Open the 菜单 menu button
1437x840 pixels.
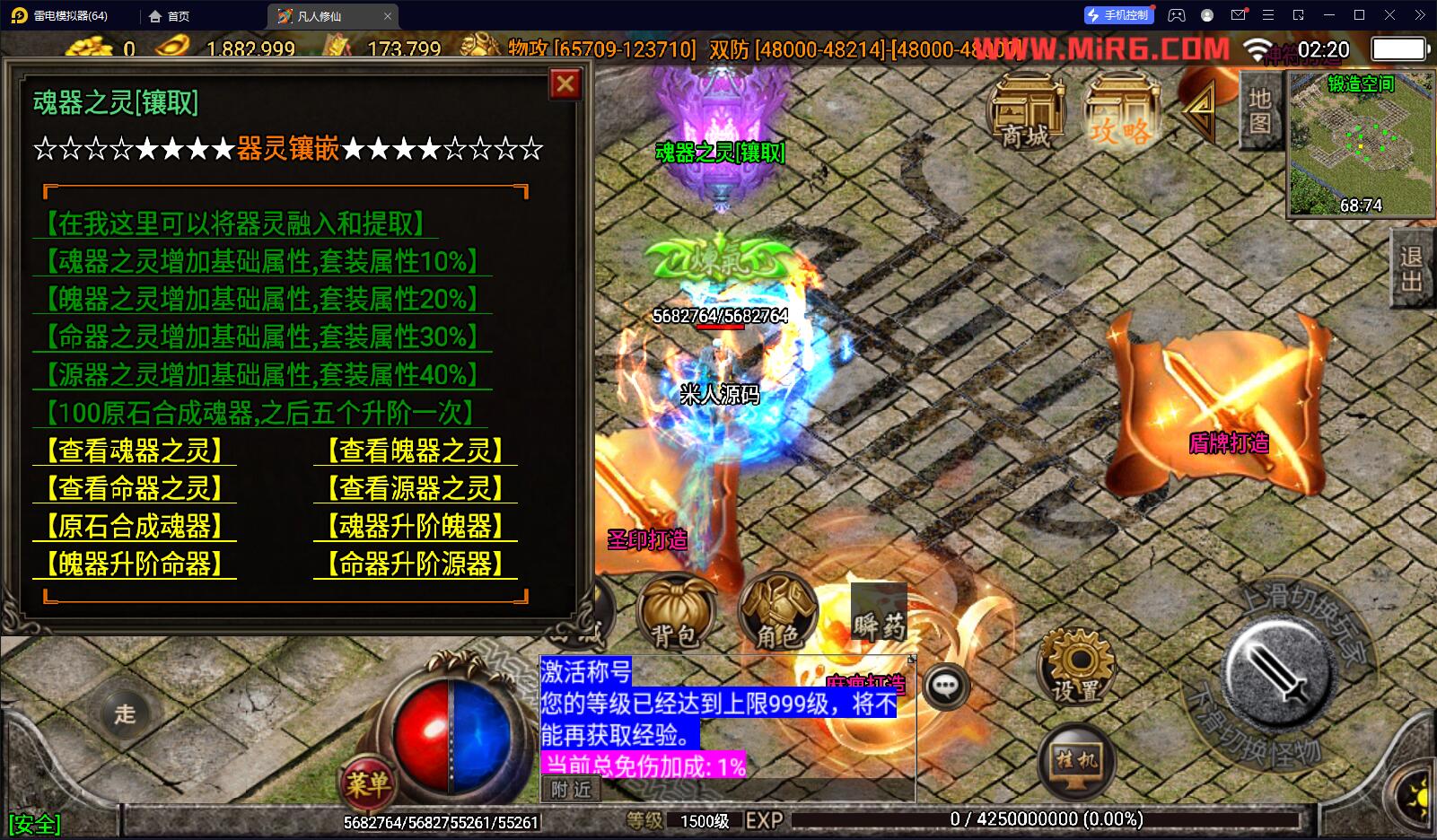367,784
